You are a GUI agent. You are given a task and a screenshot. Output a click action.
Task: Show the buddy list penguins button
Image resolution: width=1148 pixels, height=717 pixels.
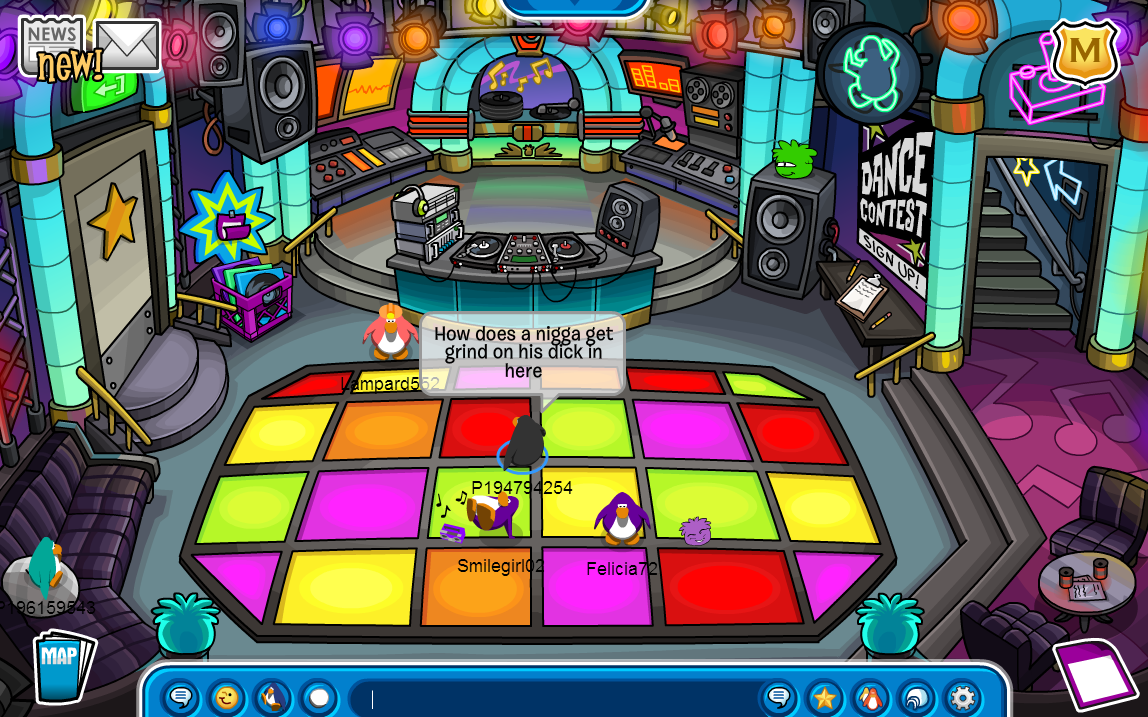[x=871, y=697]
